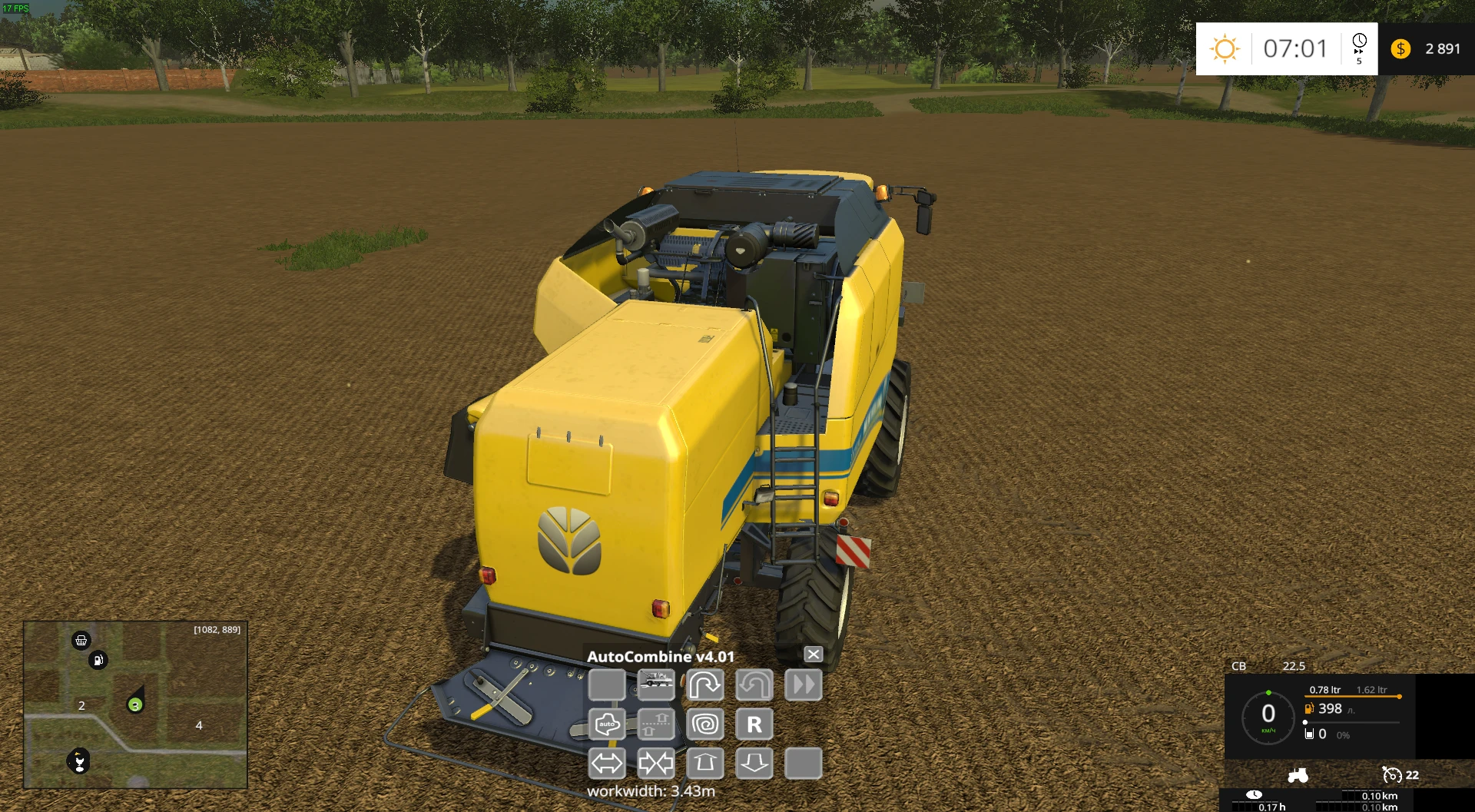Screen dimensions: 1475x812
Task: Click the time-scale clock icon showing 5
Action: [x=1360, y=49]
